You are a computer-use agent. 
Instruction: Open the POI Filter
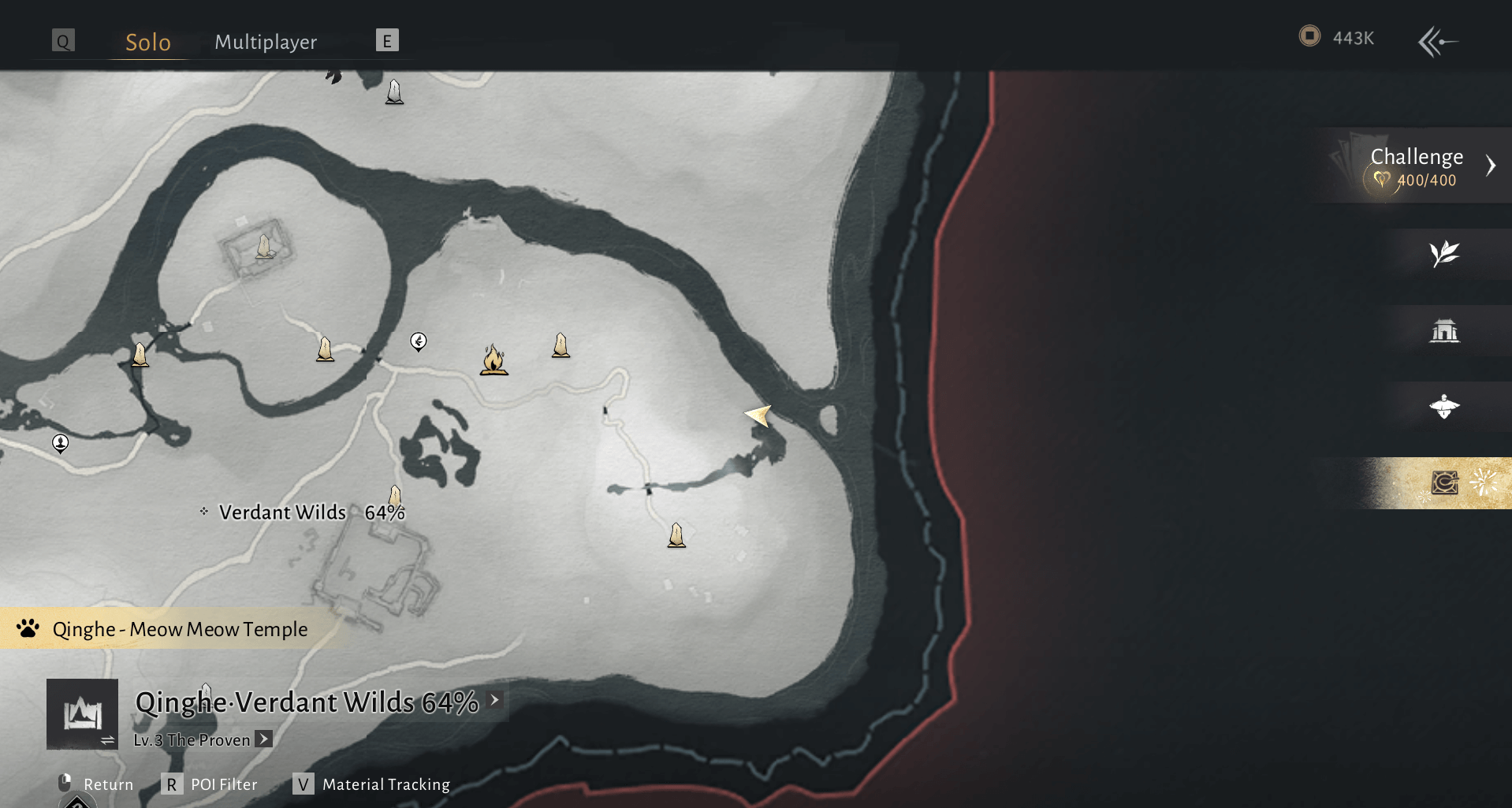point(211,784)
